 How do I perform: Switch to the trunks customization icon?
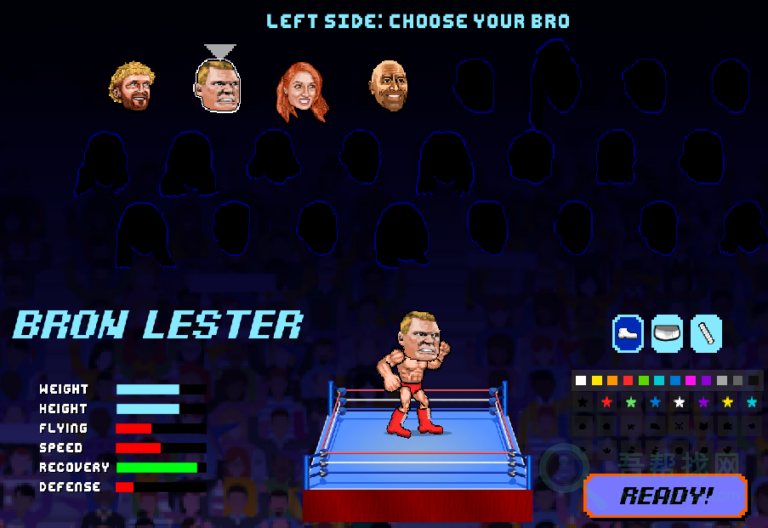(x=667, y=333)
